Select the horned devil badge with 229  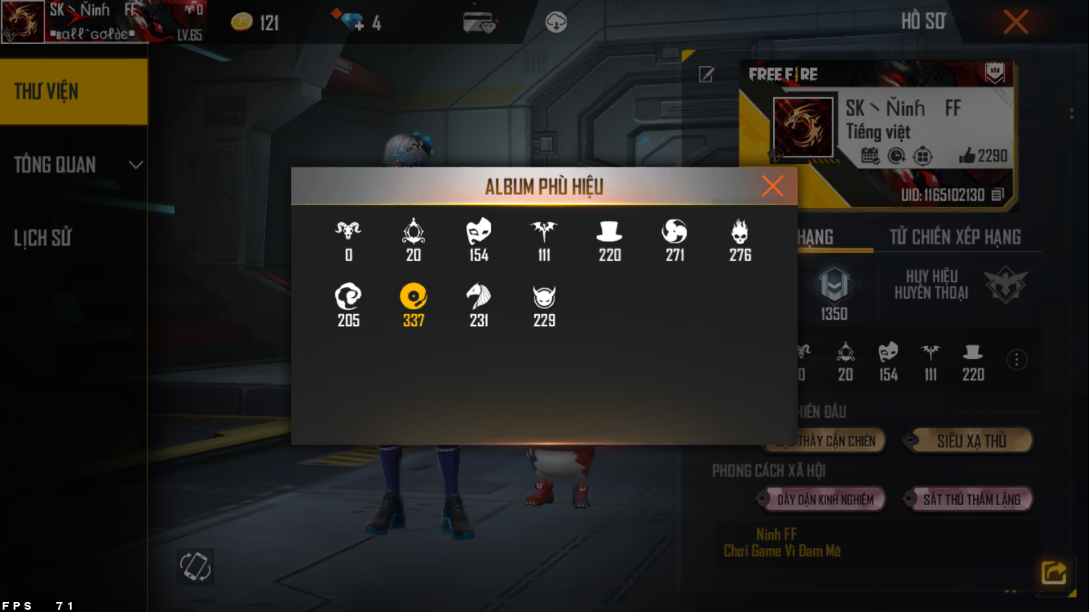coord(544,296)
